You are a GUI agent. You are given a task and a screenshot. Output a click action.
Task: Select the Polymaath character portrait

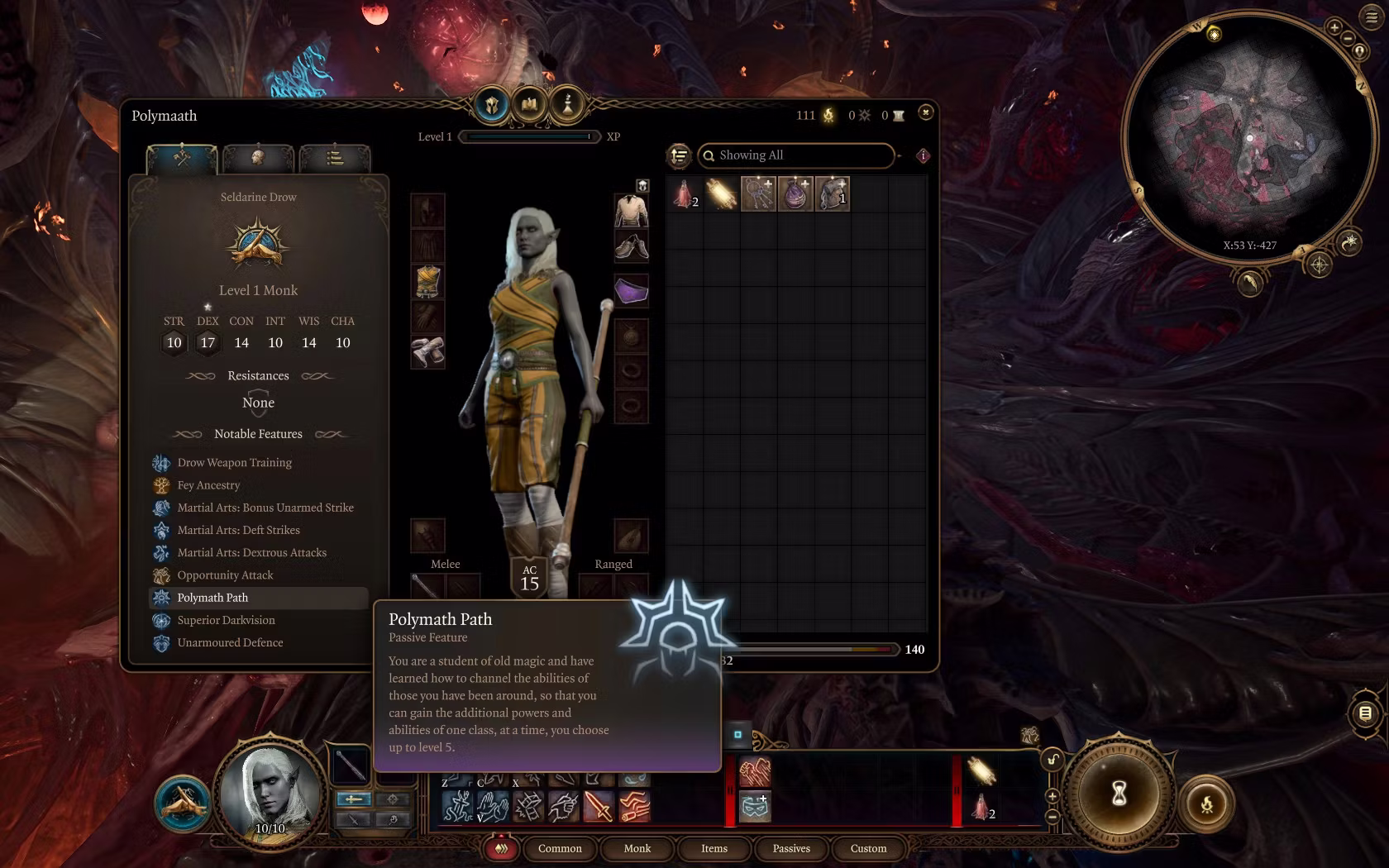click(x=270, y=792)
